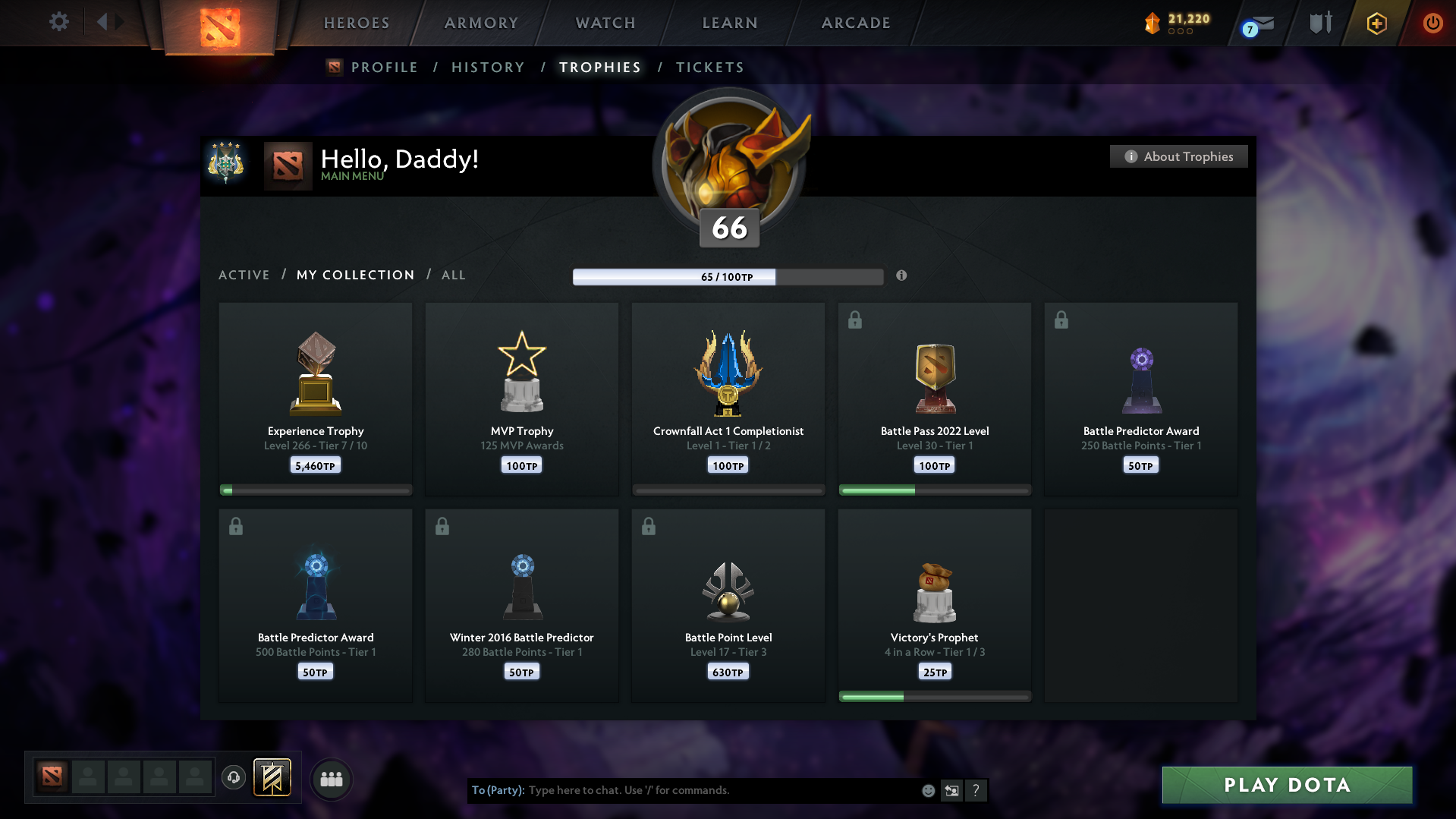Click the help question mark near chat
Screen dimensions: 1456x819
tap(976, 790)
